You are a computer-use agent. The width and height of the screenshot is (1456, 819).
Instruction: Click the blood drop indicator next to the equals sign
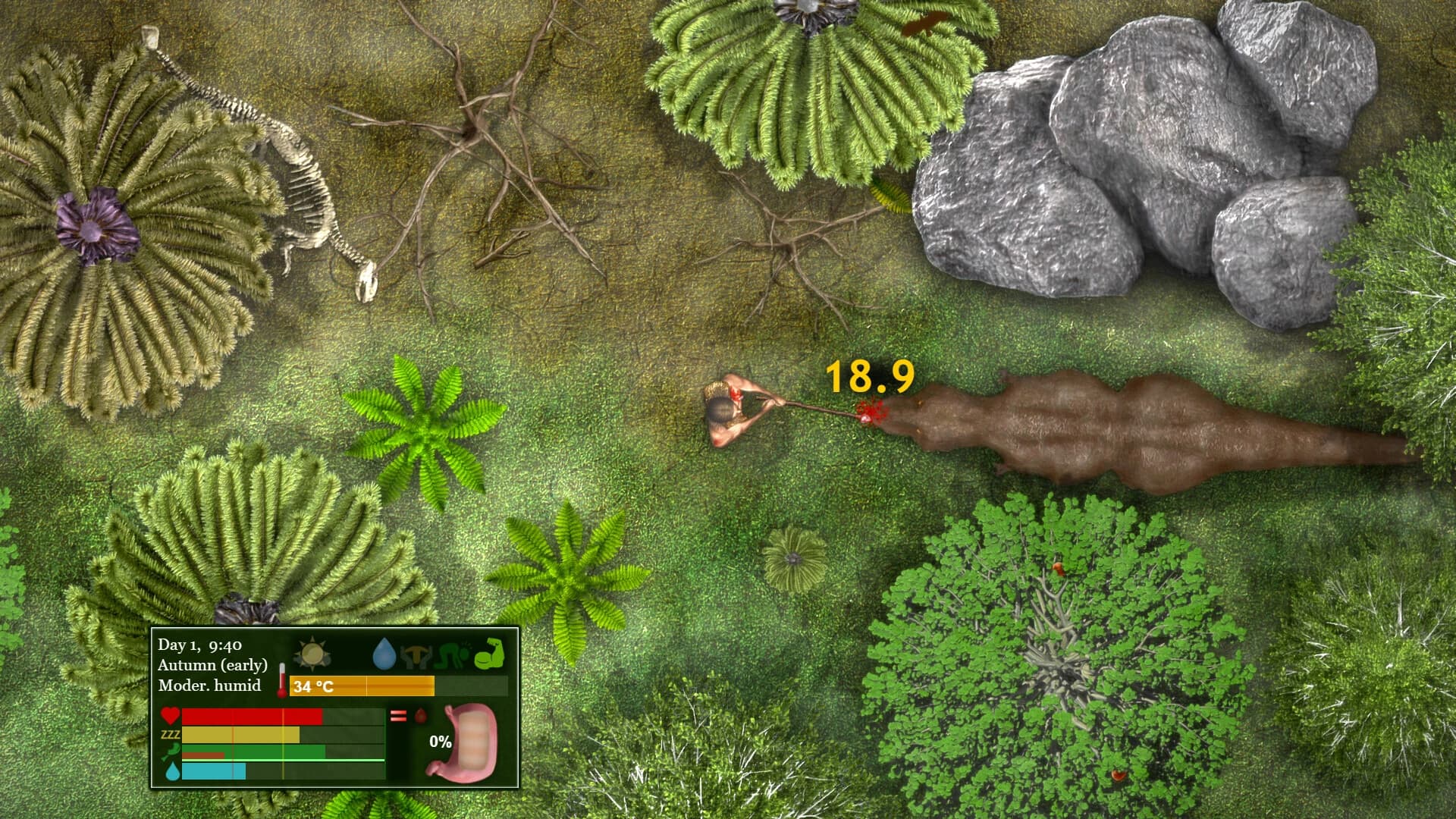point(419,716)
